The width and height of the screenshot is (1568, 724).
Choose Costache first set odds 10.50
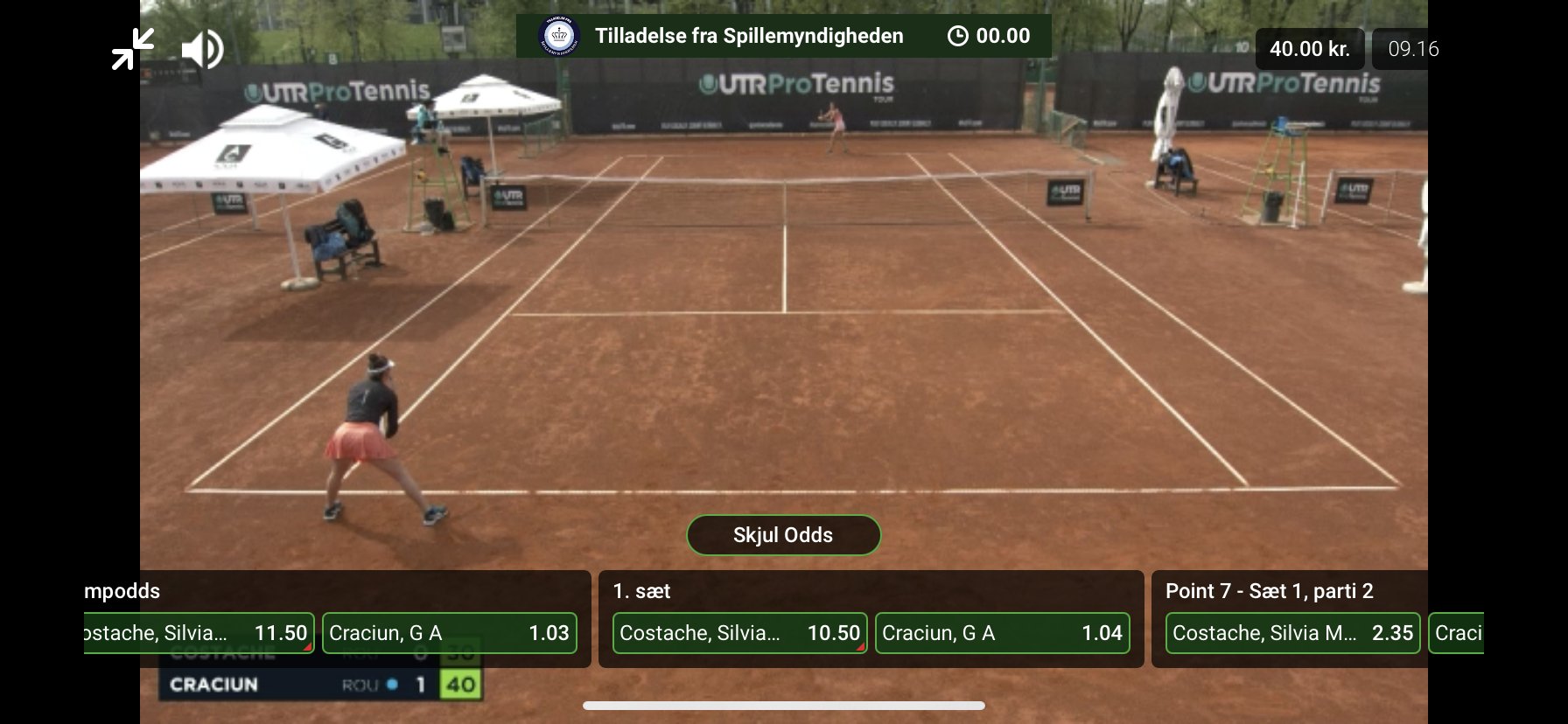pyautogui.click(x=739, y=633)
